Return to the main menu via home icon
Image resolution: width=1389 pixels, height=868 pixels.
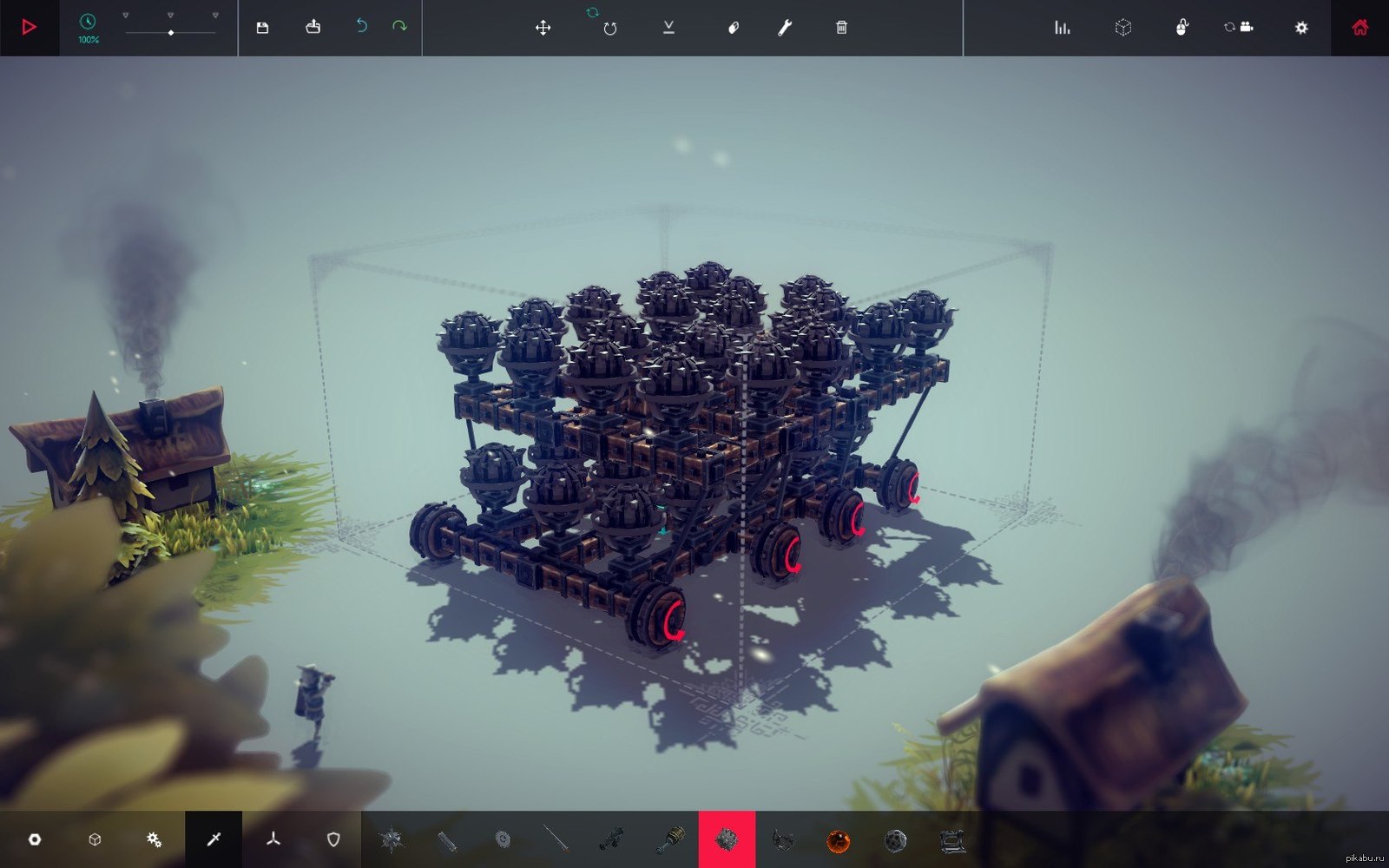(x=1359, y=28)
